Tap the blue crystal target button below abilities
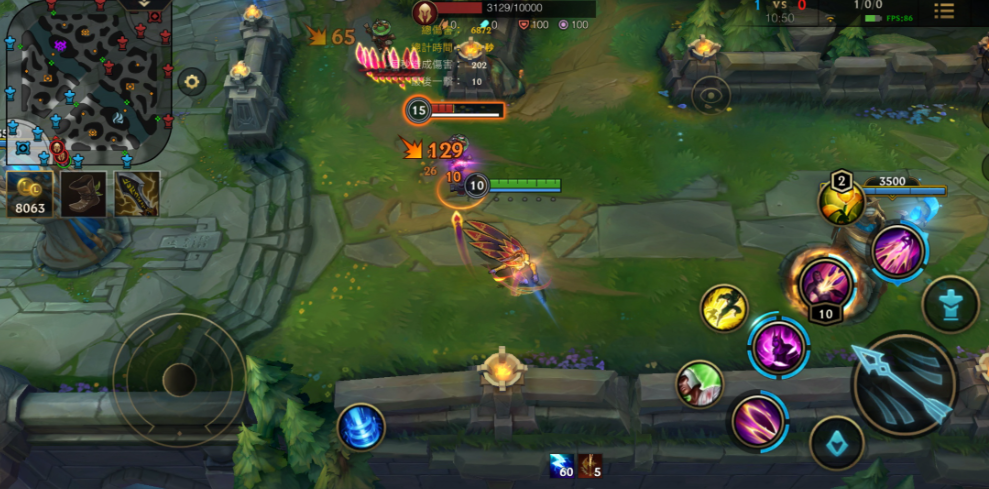 pyautogui.click(x=836, y=442)
